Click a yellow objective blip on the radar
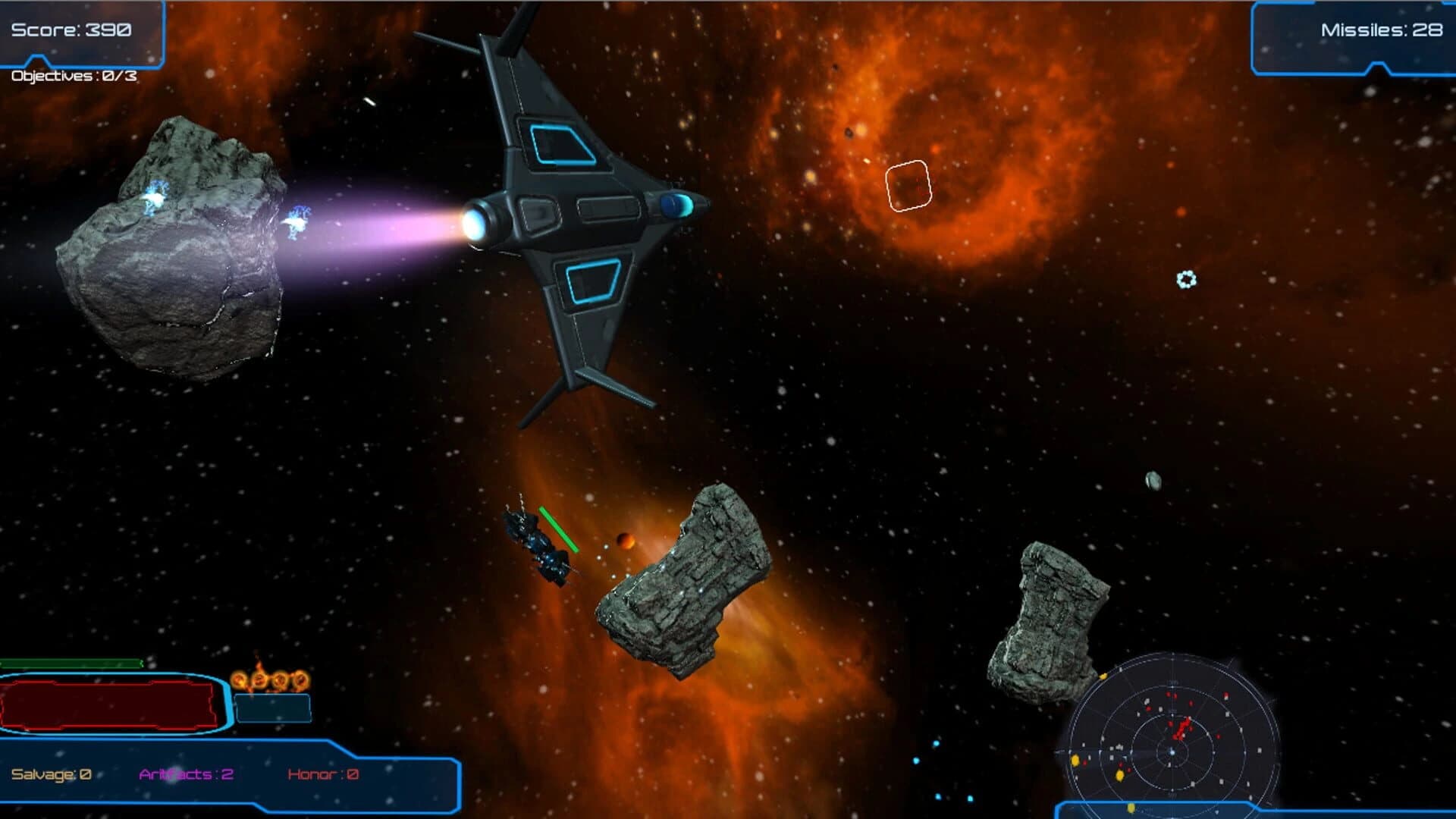Viewport: 1456px width, 819px height. coord(1075,759)
